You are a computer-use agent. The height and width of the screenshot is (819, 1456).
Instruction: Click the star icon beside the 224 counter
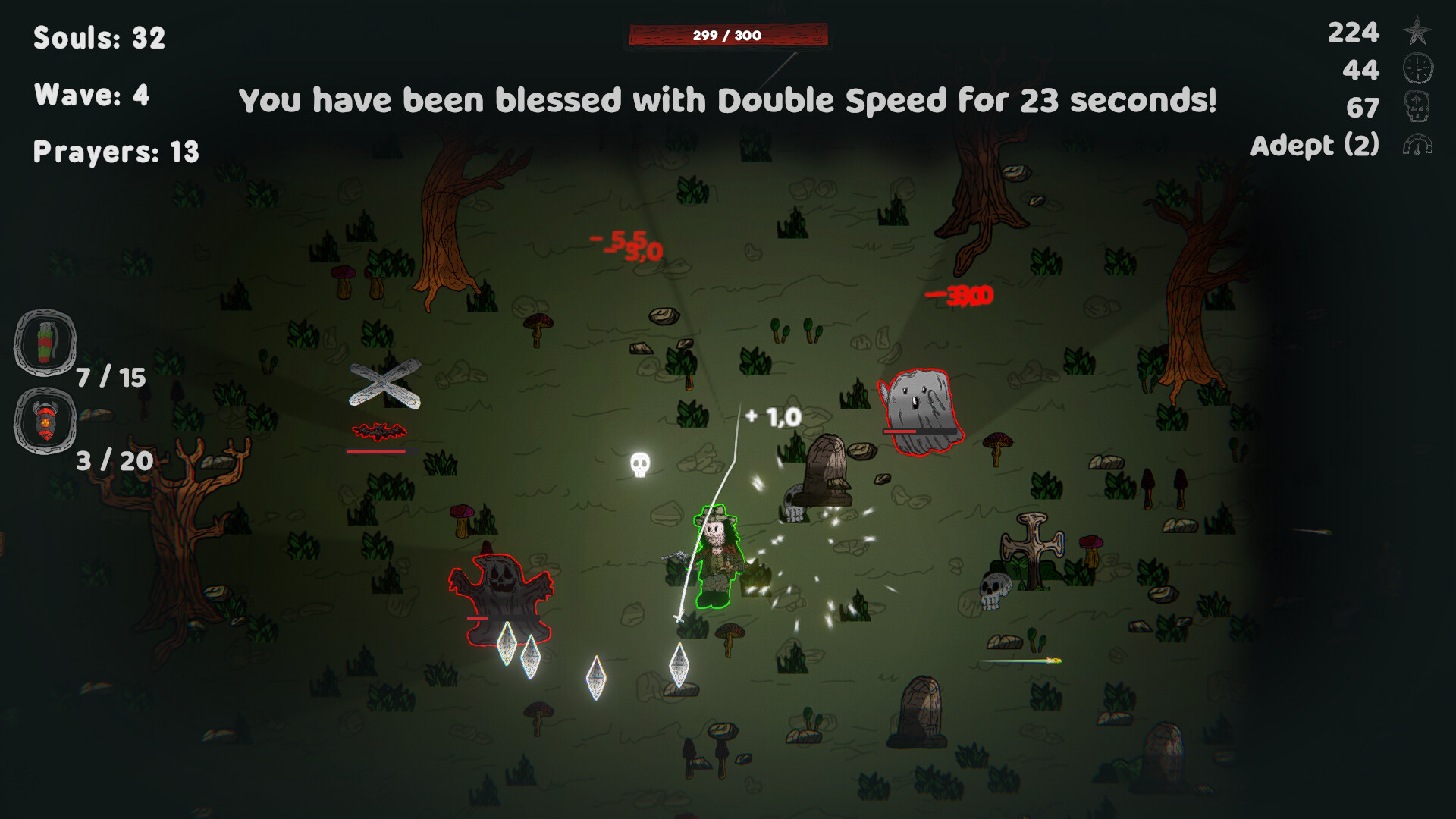(x=1417, y=33)
